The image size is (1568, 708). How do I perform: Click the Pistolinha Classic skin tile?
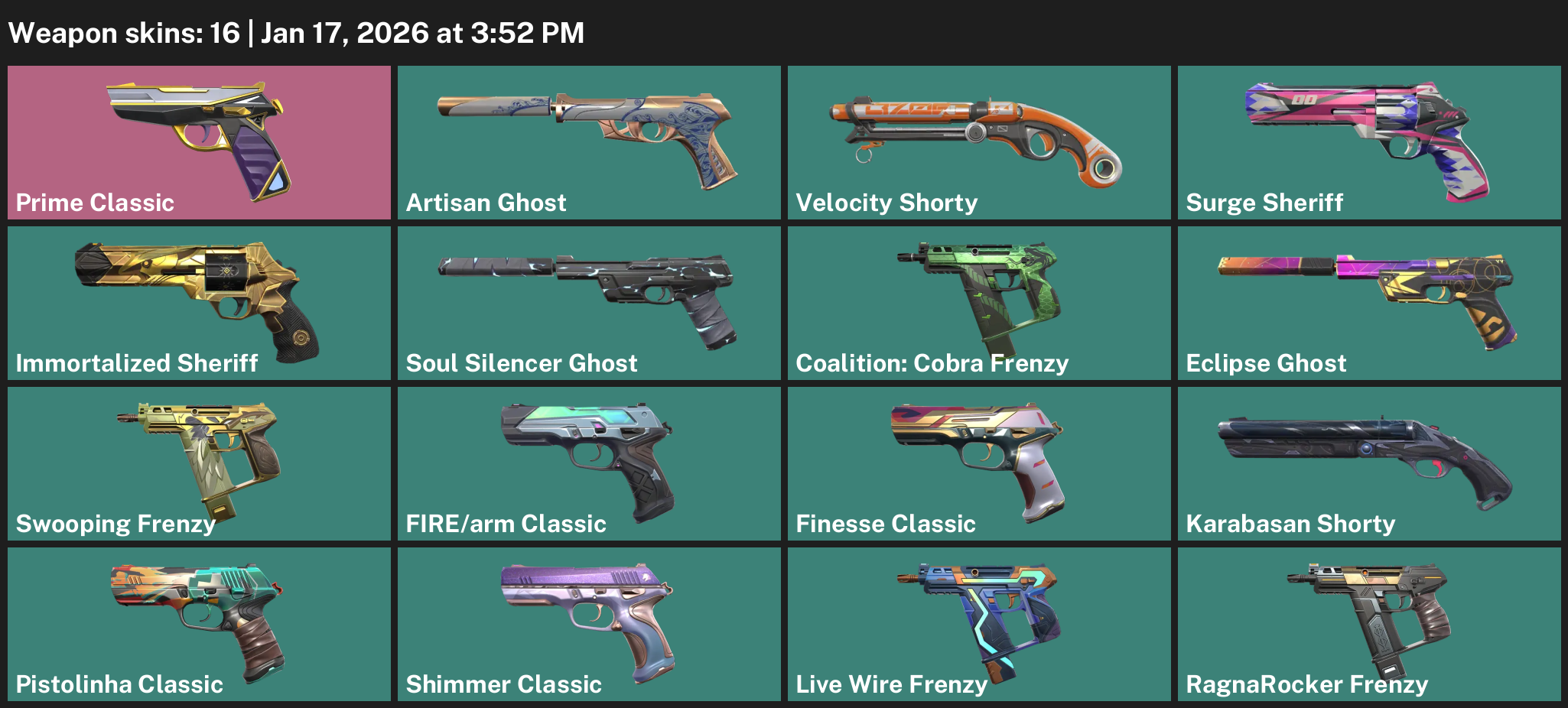(199, 624)
